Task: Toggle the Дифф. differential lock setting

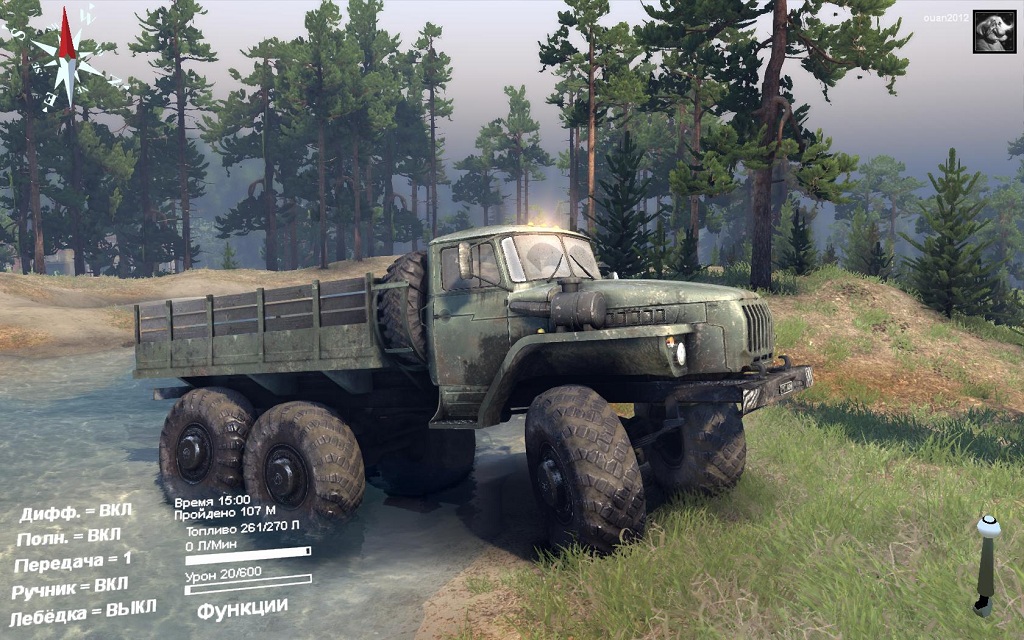Action: [x=76, y=513]
